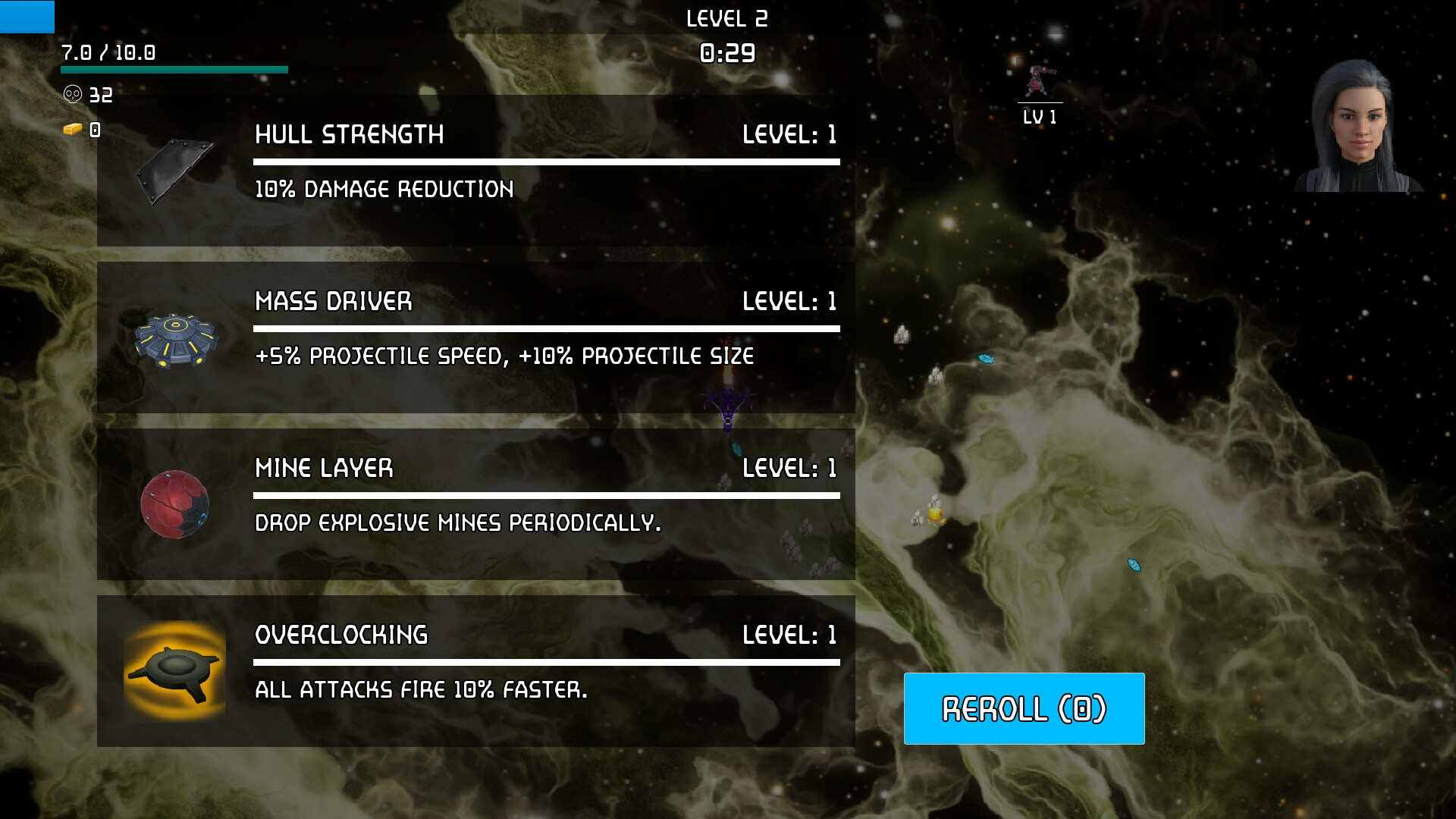This screenshot has width=1456, height=819.
Task: Pick the Mine Layer upgrade option
Action: (x=476, y=504)
